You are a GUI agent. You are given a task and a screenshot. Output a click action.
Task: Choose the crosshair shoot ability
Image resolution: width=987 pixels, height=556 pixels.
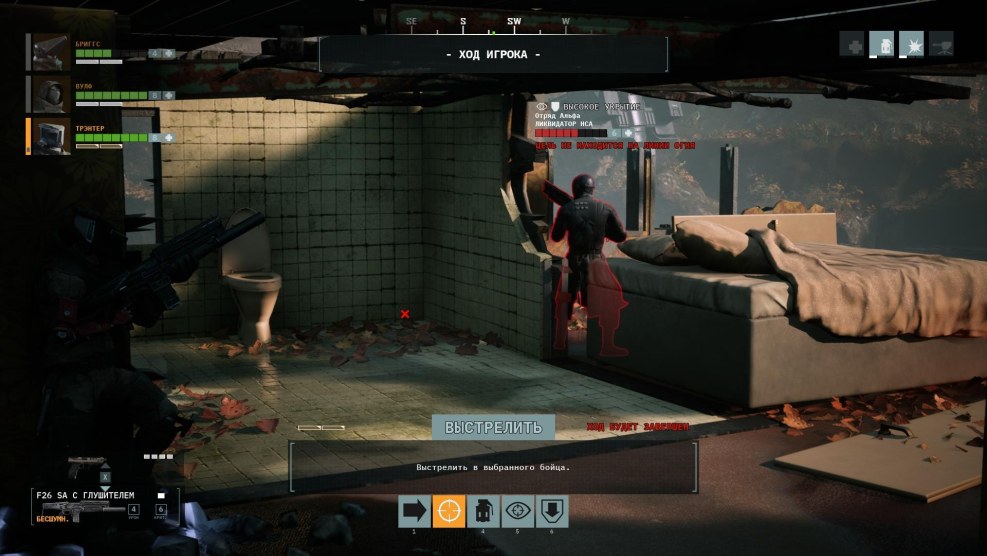[448, 511]
